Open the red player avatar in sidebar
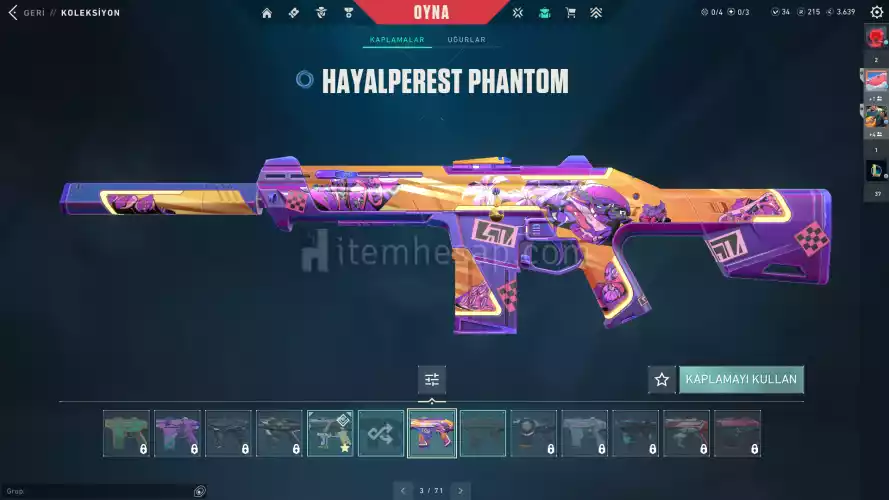 pos(876,38)
